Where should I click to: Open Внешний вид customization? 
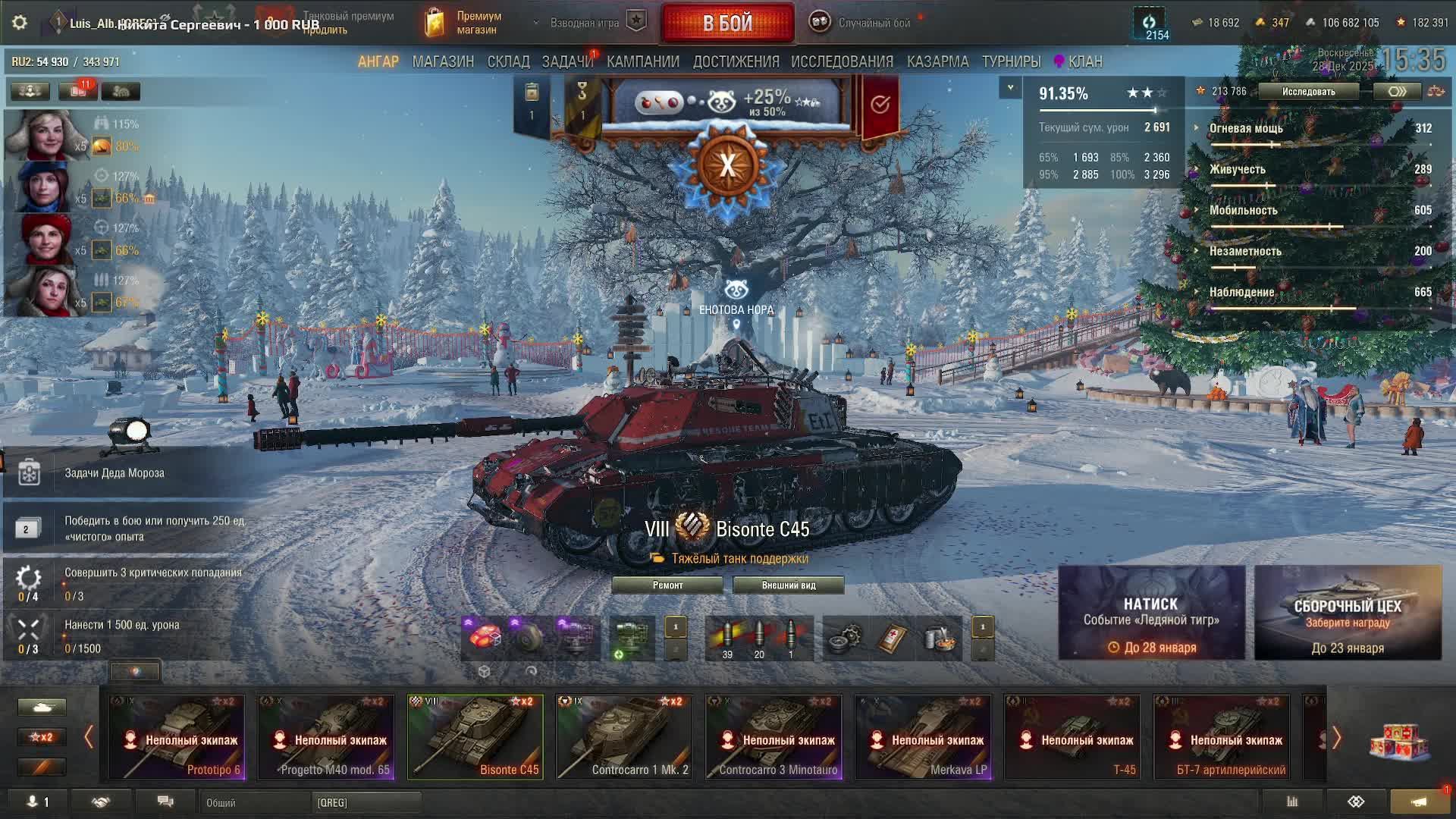click(x=788, y=585)
